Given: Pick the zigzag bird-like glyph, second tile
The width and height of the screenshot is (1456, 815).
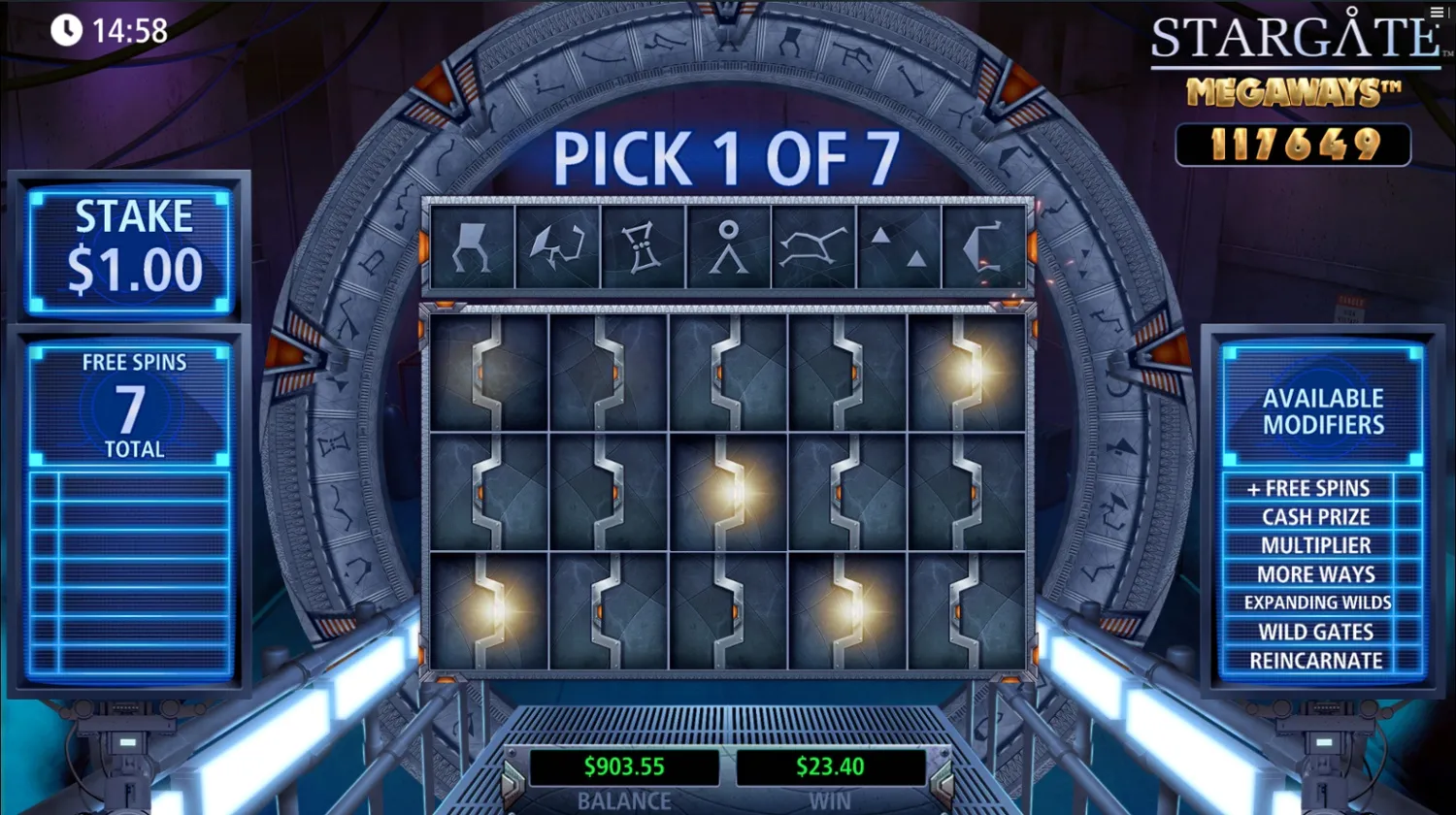Looking at the screenshot, I should (x=556, y=245).
